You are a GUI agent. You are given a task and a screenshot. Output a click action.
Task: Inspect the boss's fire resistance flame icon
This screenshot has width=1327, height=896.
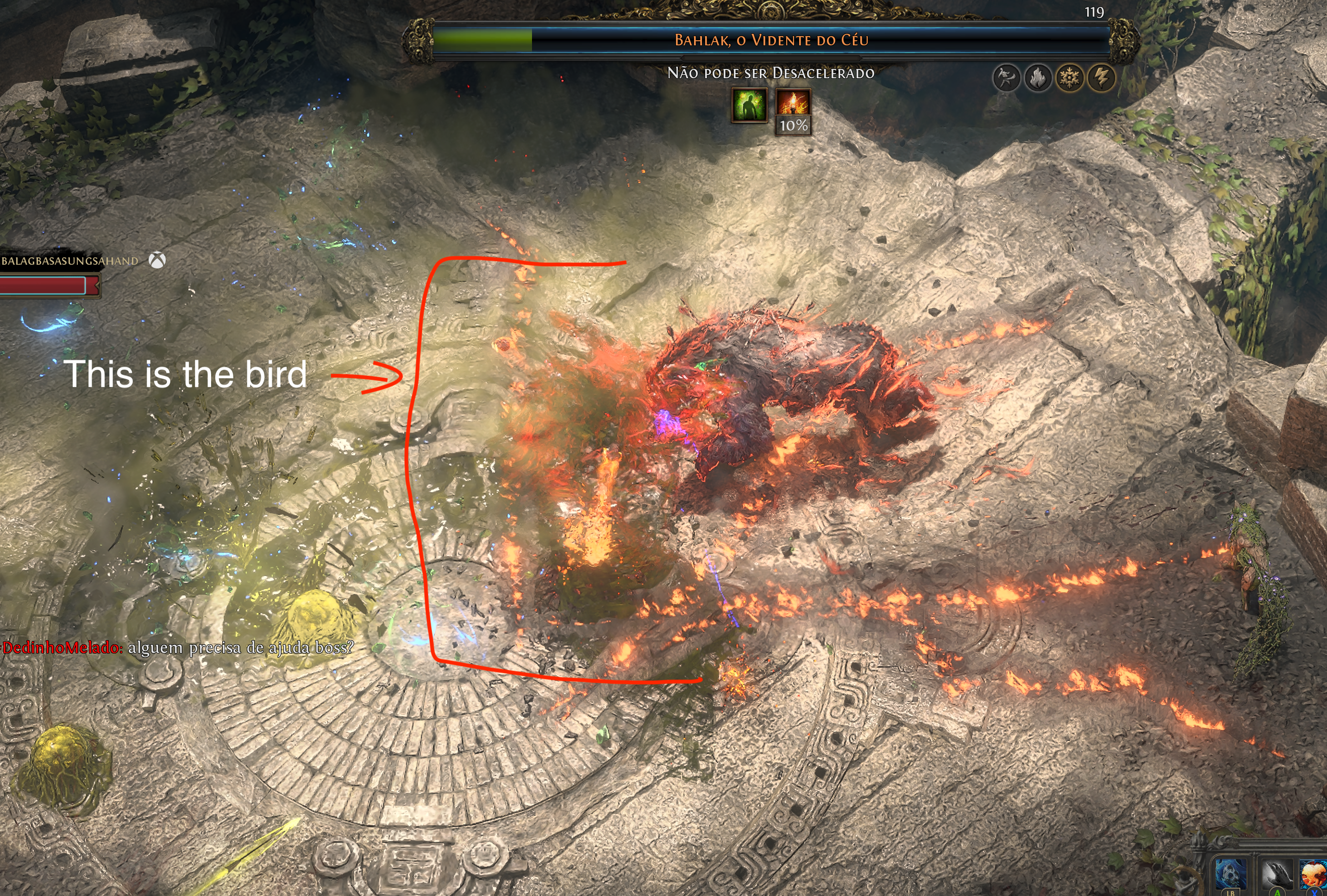(x=1038, y=78)
